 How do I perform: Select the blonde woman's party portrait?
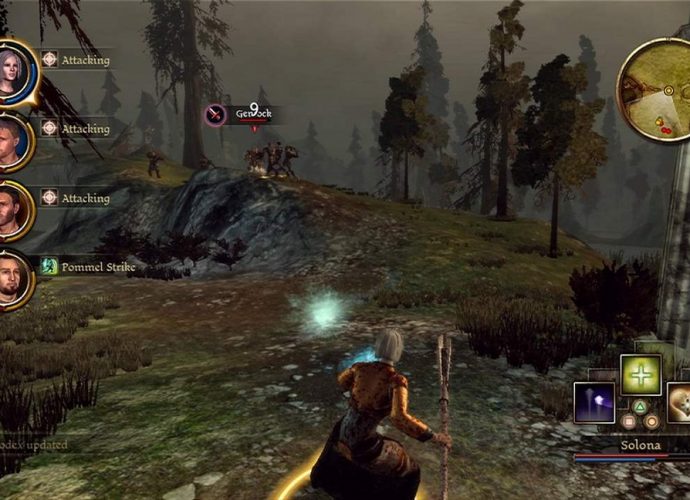pyautogui.click(x=14, y=71)
